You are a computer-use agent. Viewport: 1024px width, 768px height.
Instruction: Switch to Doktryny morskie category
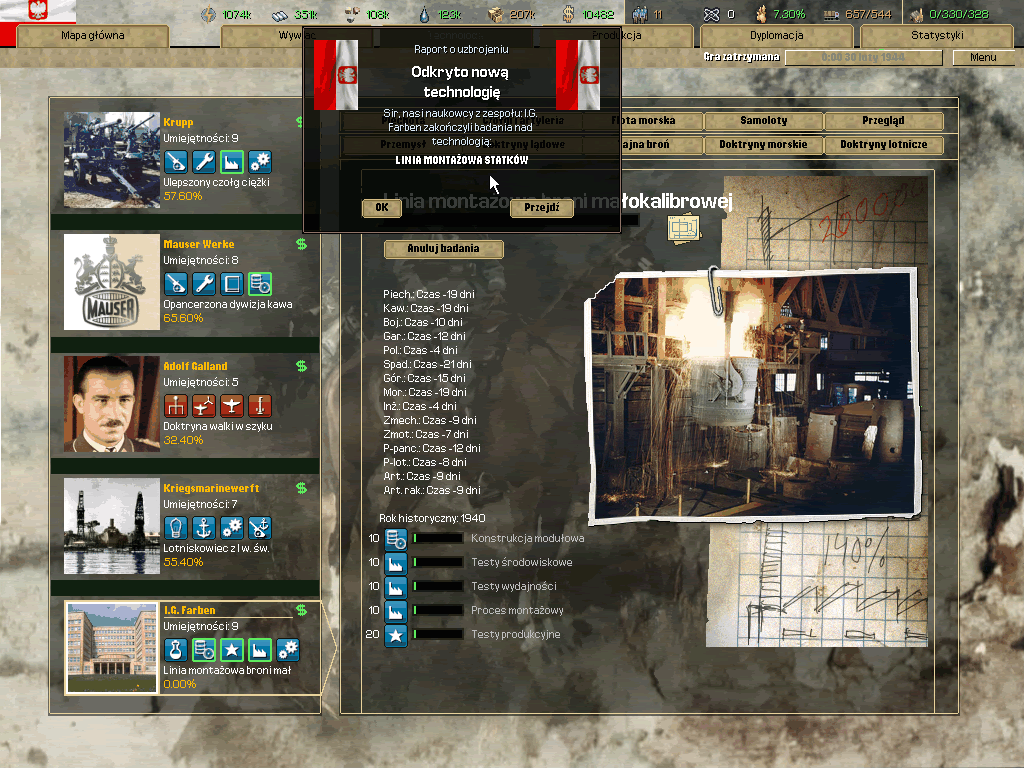pyautogui.click(x=763, y=145)
